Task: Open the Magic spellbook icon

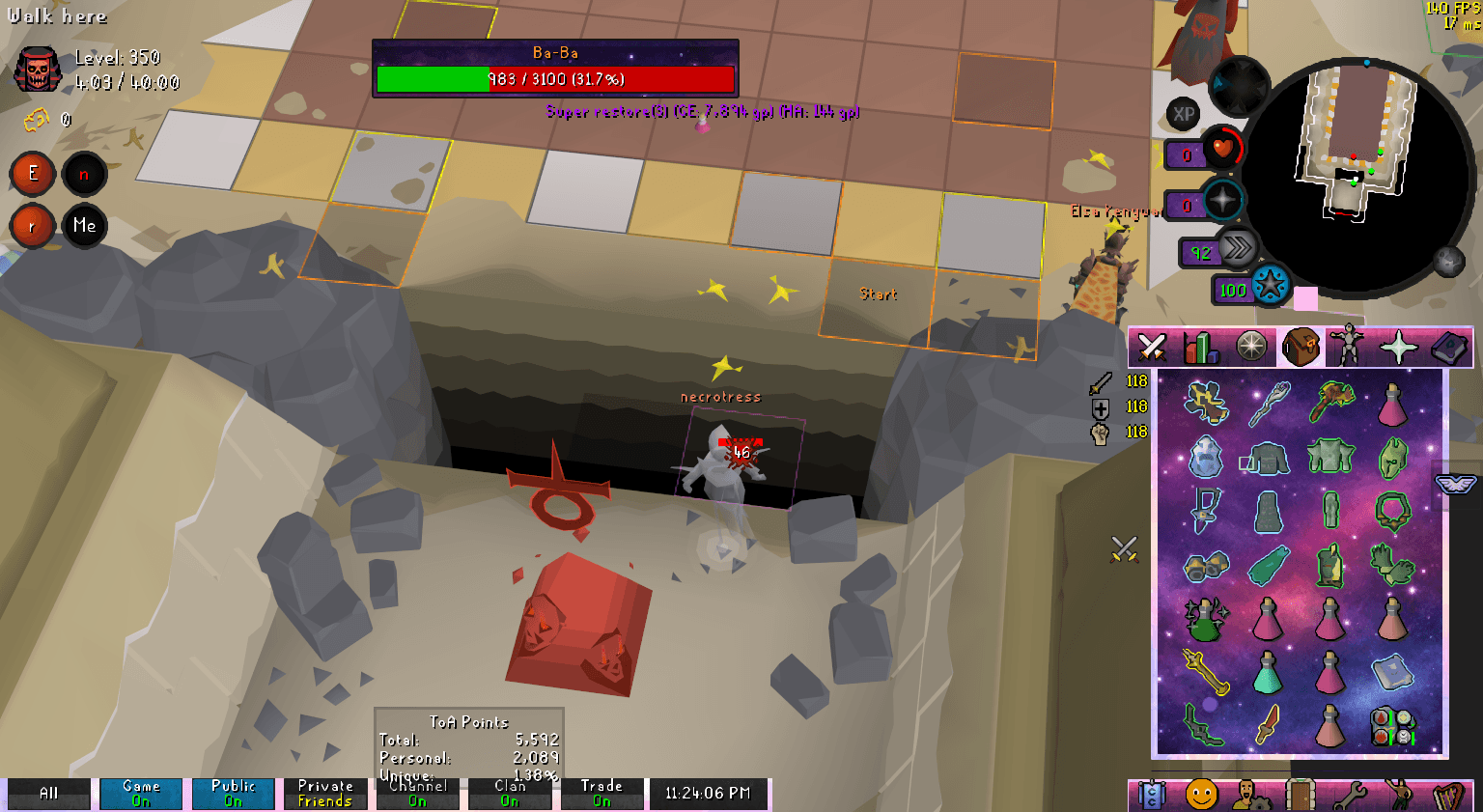Action: tap(1450, 346)
